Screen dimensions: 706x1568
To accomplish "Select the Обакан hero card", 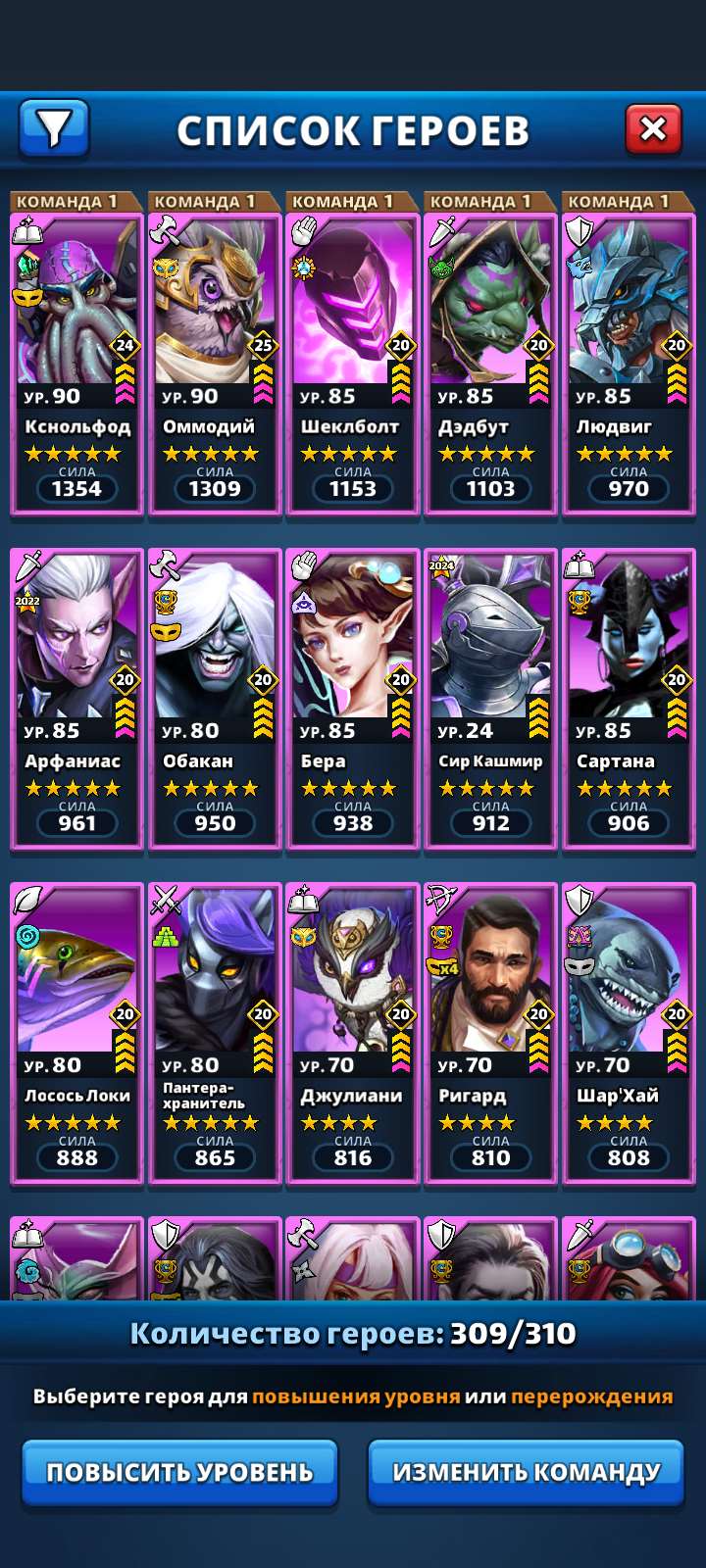I will pos(215,697).
